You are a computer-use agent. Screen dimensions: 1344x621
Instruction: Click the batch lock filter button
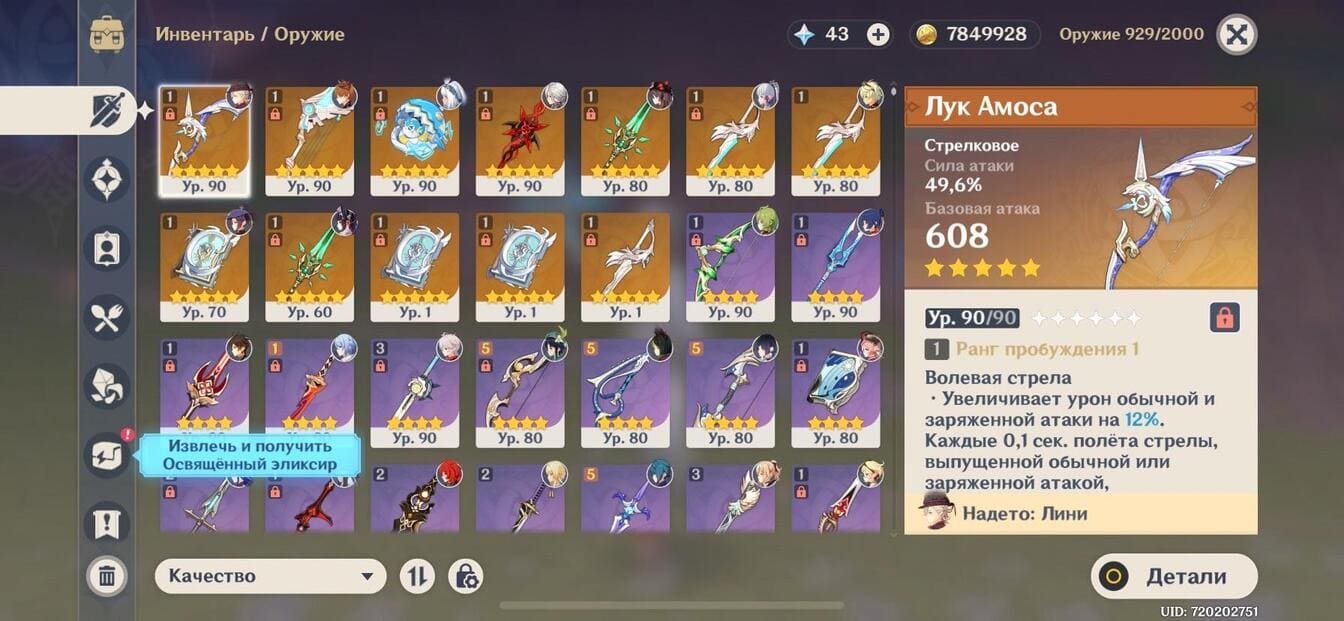pyautogui.click(x=466, y=576)
